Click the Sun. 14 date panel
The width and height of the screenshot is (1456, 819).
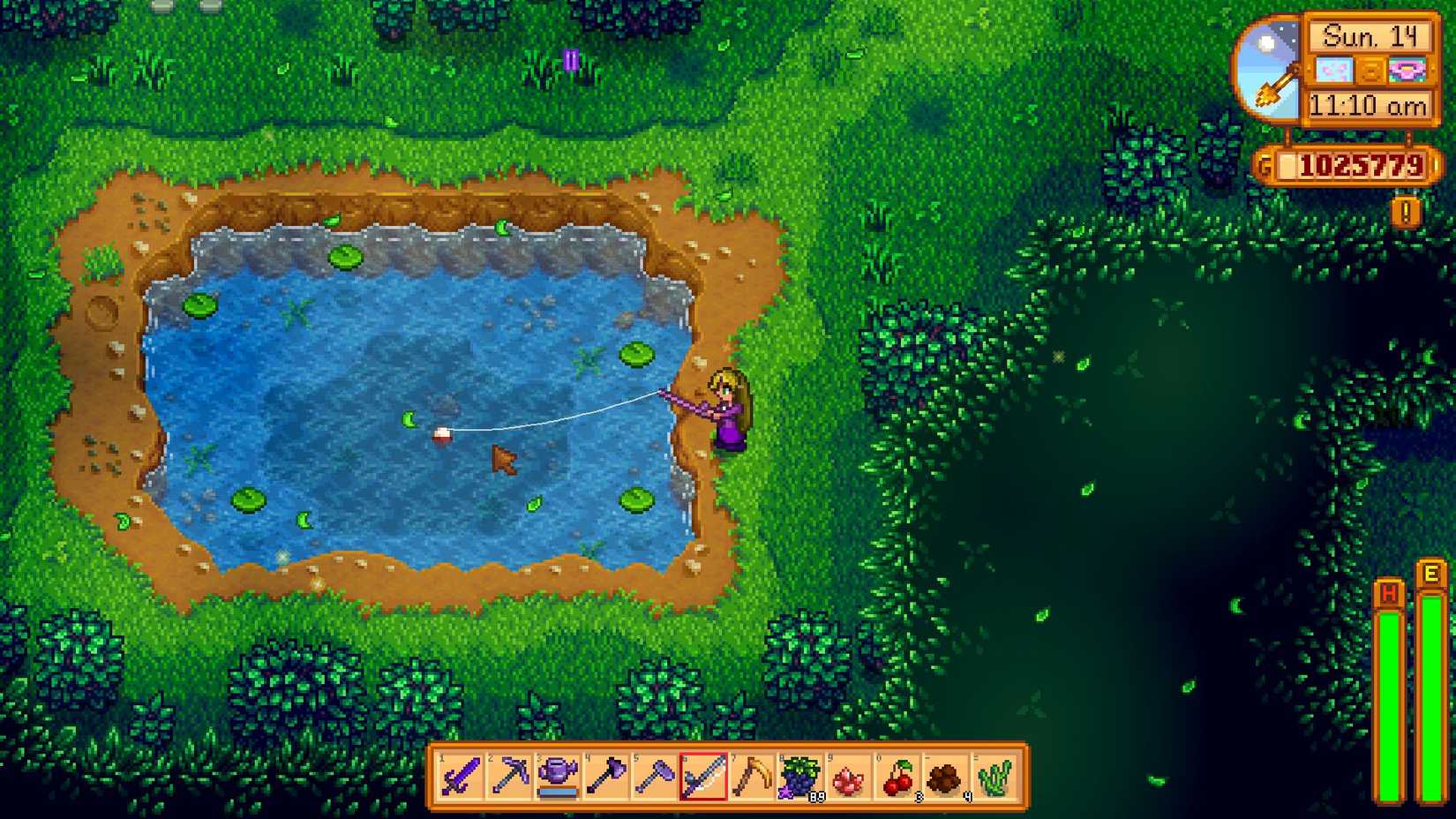[1370, 37]
